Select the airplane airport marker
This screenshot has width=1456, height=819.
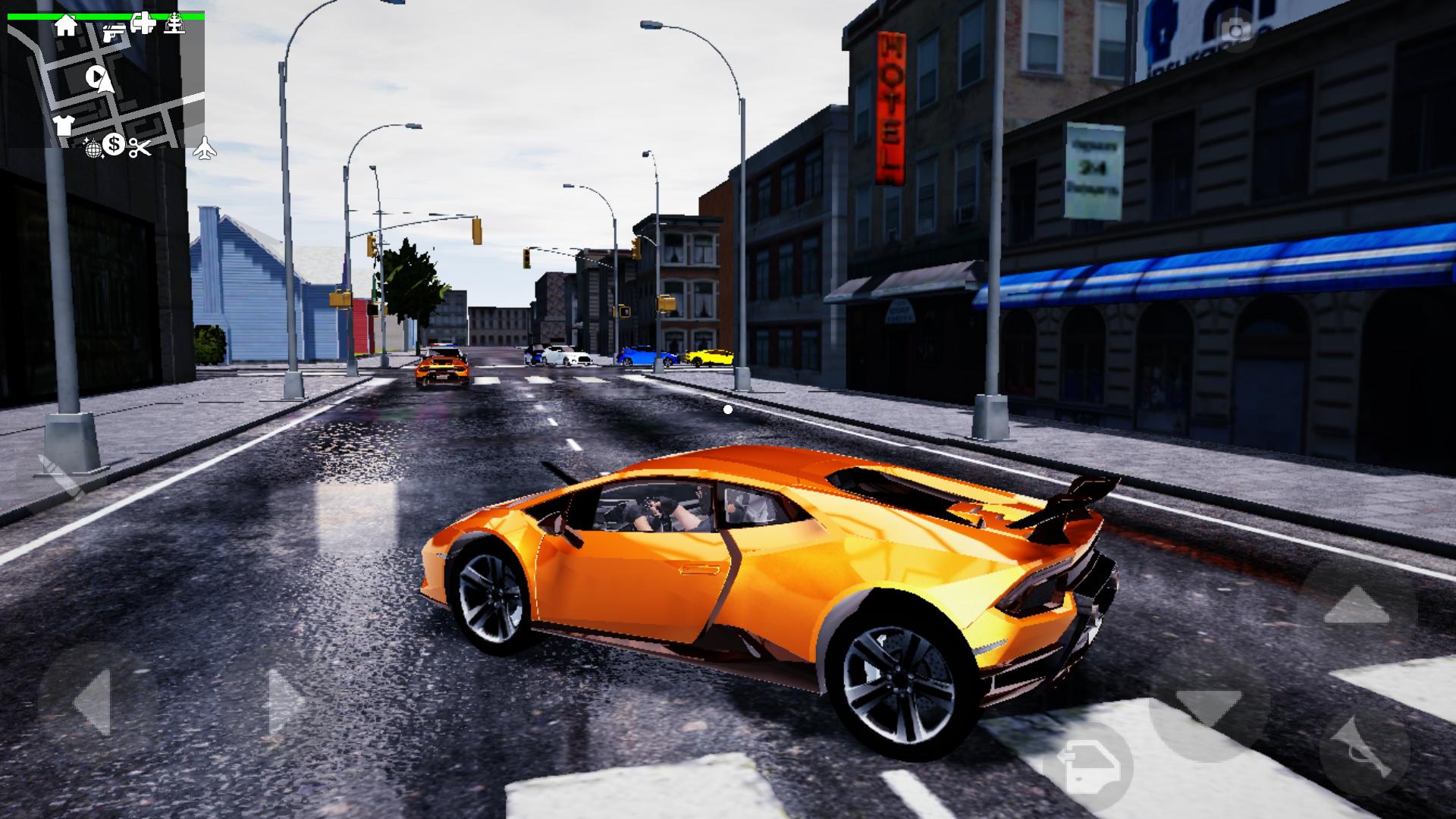pyautogui.click(x=205, y=149)
